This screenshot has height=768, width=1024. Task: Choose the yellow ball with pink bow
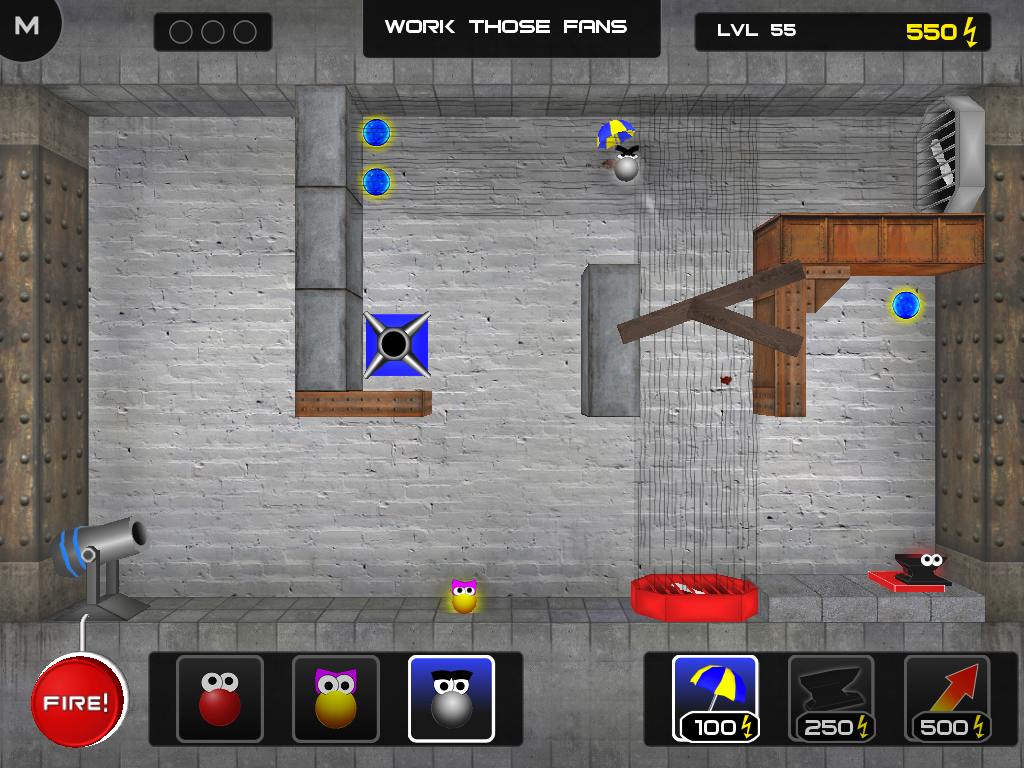pyautogui.click(x=336, y=699)
